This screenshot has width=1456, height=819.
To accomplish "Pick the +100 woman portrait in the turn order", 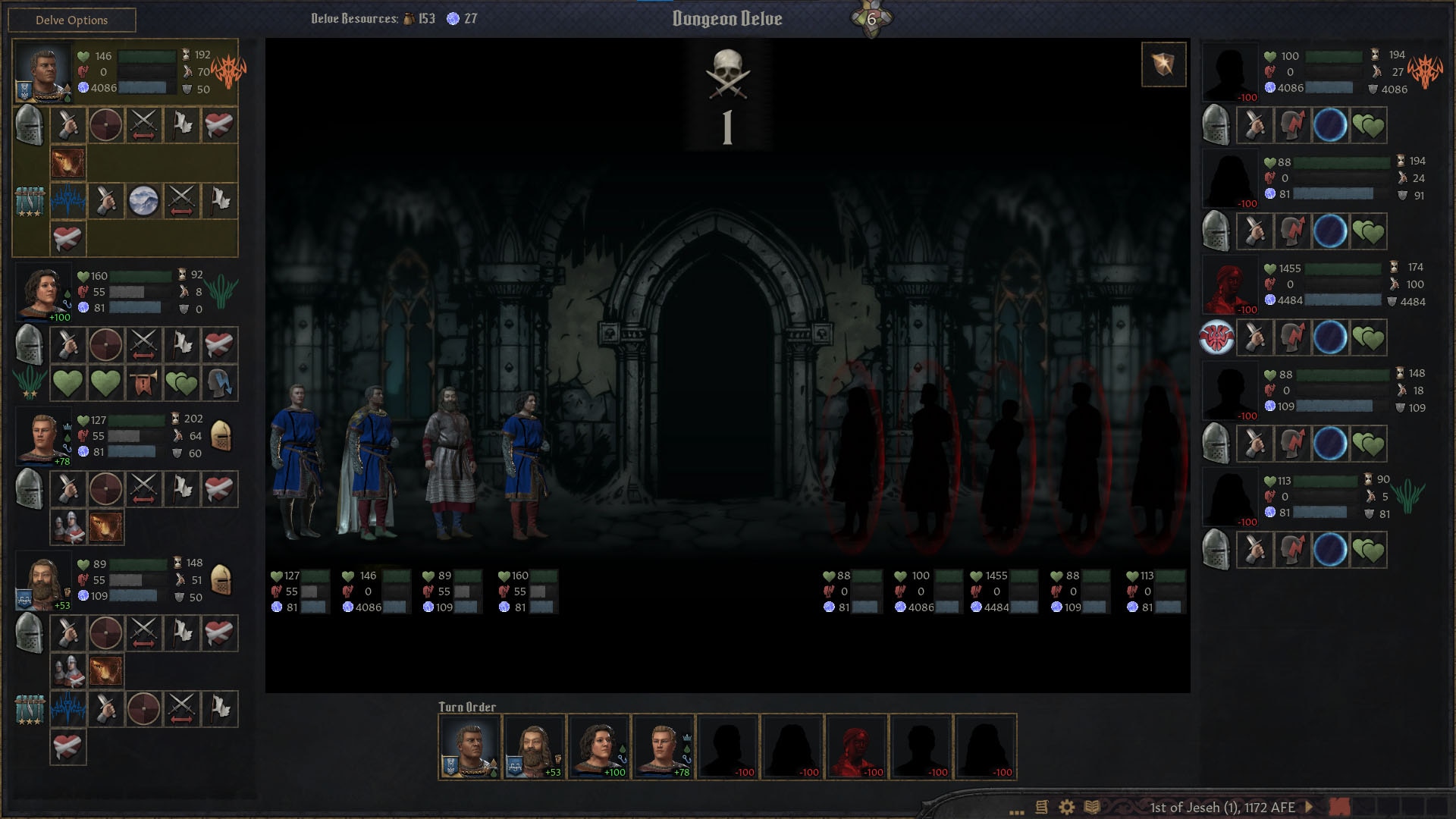I will point(599,747).
